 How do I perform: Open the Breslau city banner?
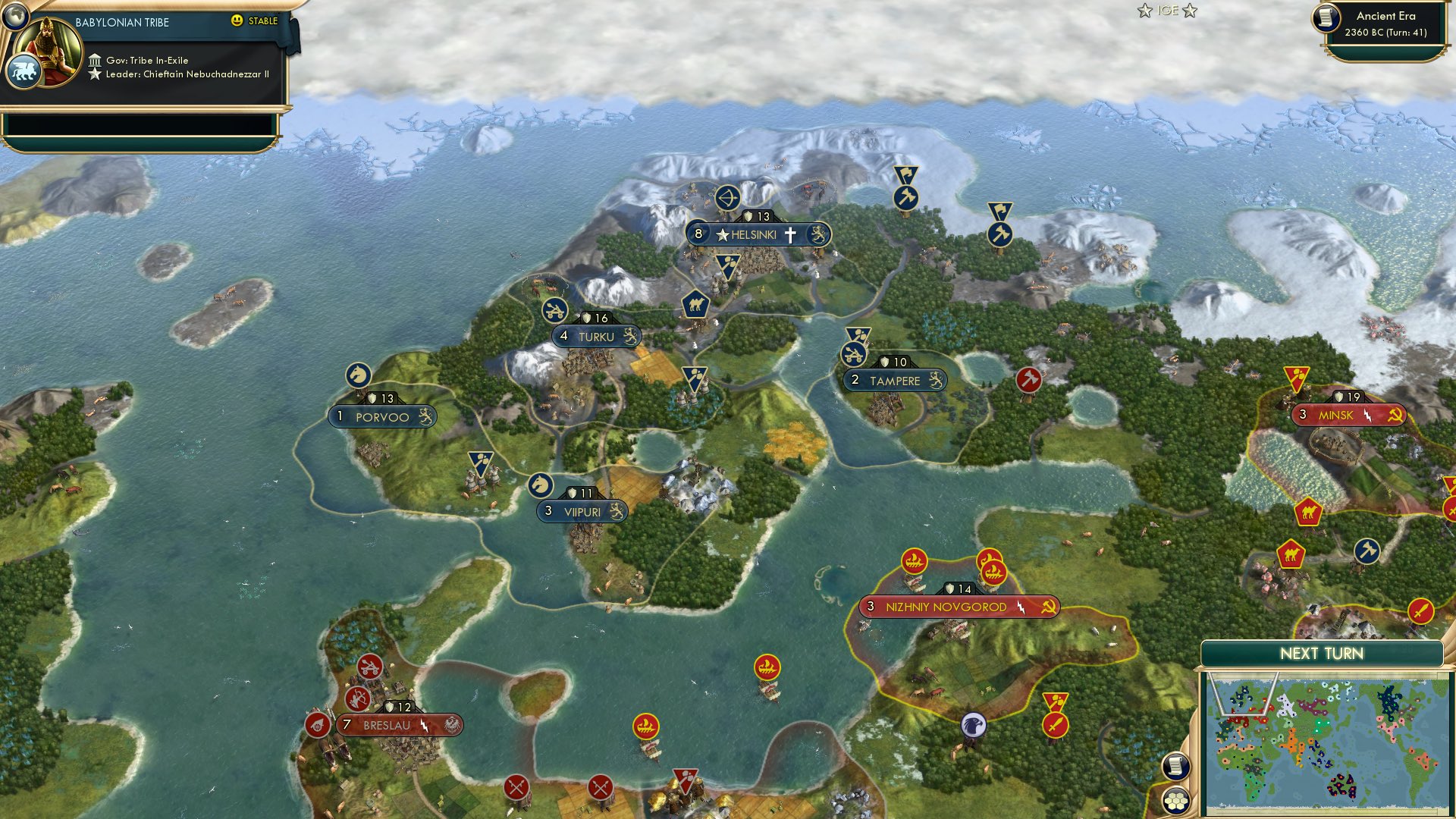coord(388,724)
